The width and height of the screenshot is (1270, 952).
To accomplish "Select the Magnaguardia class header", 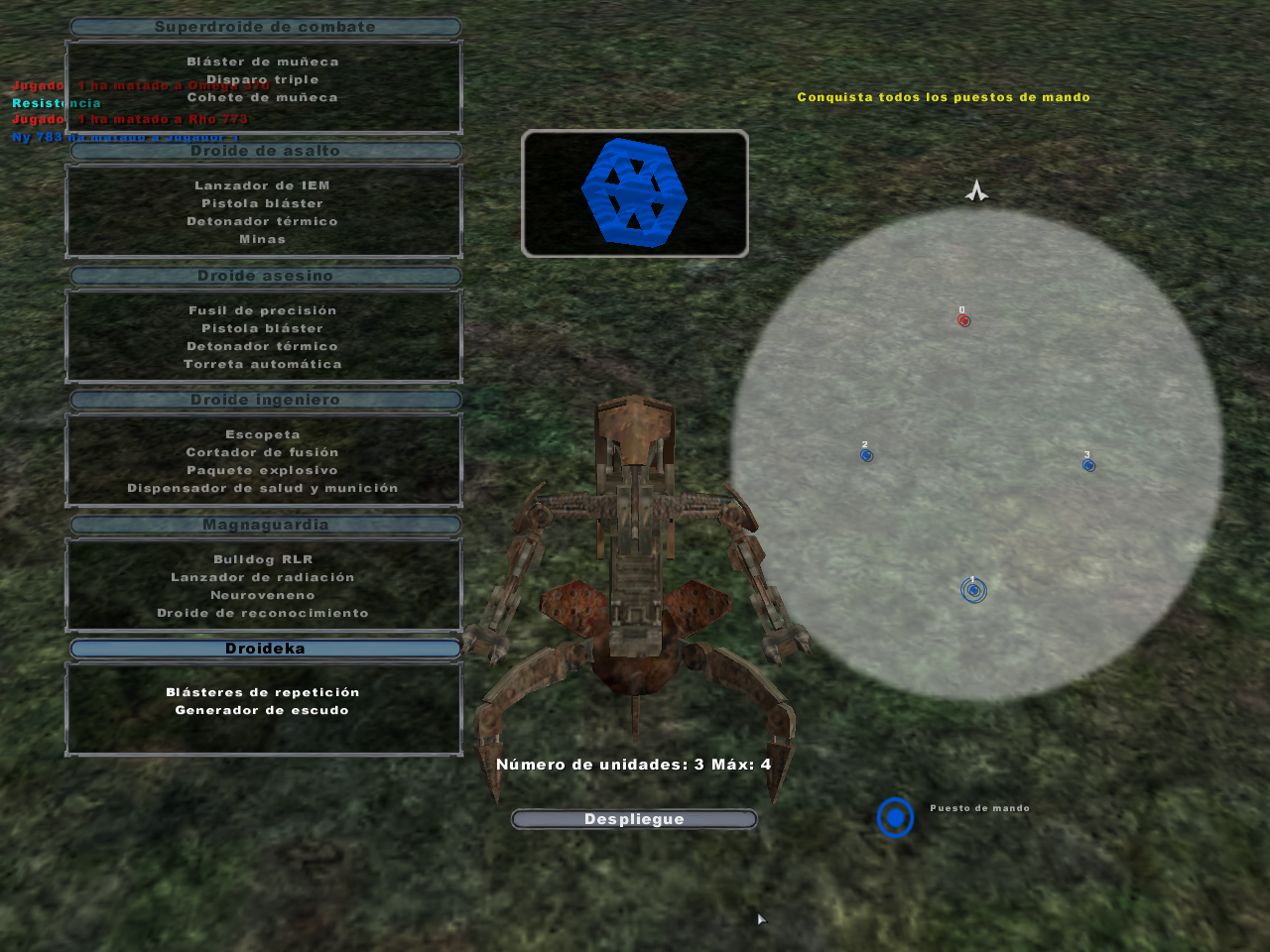I will 263,525.
